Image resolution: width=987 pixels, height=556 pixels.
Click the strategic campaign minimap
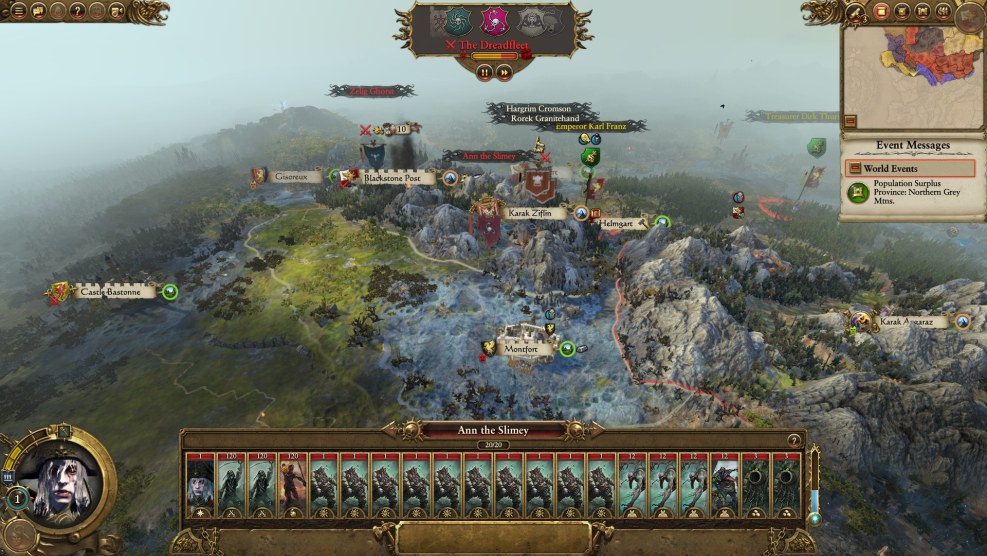(x=912, y=63)
